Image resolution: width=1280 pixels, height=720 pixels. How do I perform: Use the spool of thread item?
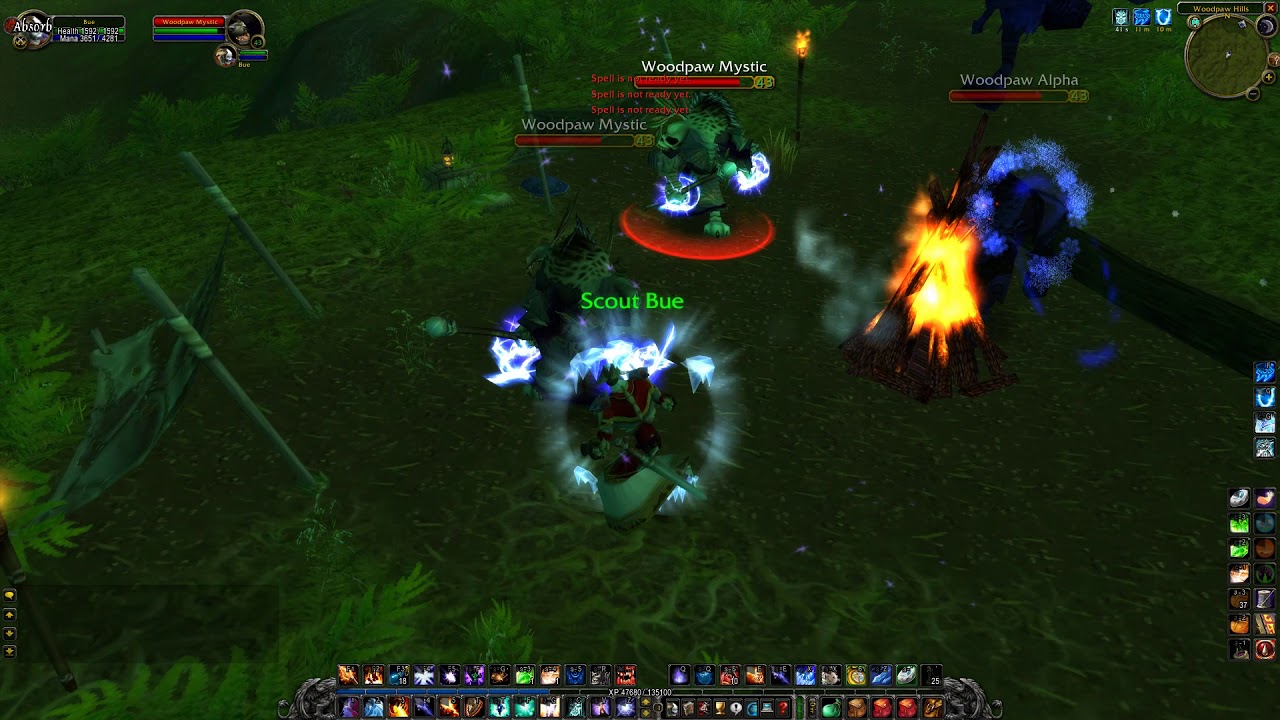pos(1265,599)
